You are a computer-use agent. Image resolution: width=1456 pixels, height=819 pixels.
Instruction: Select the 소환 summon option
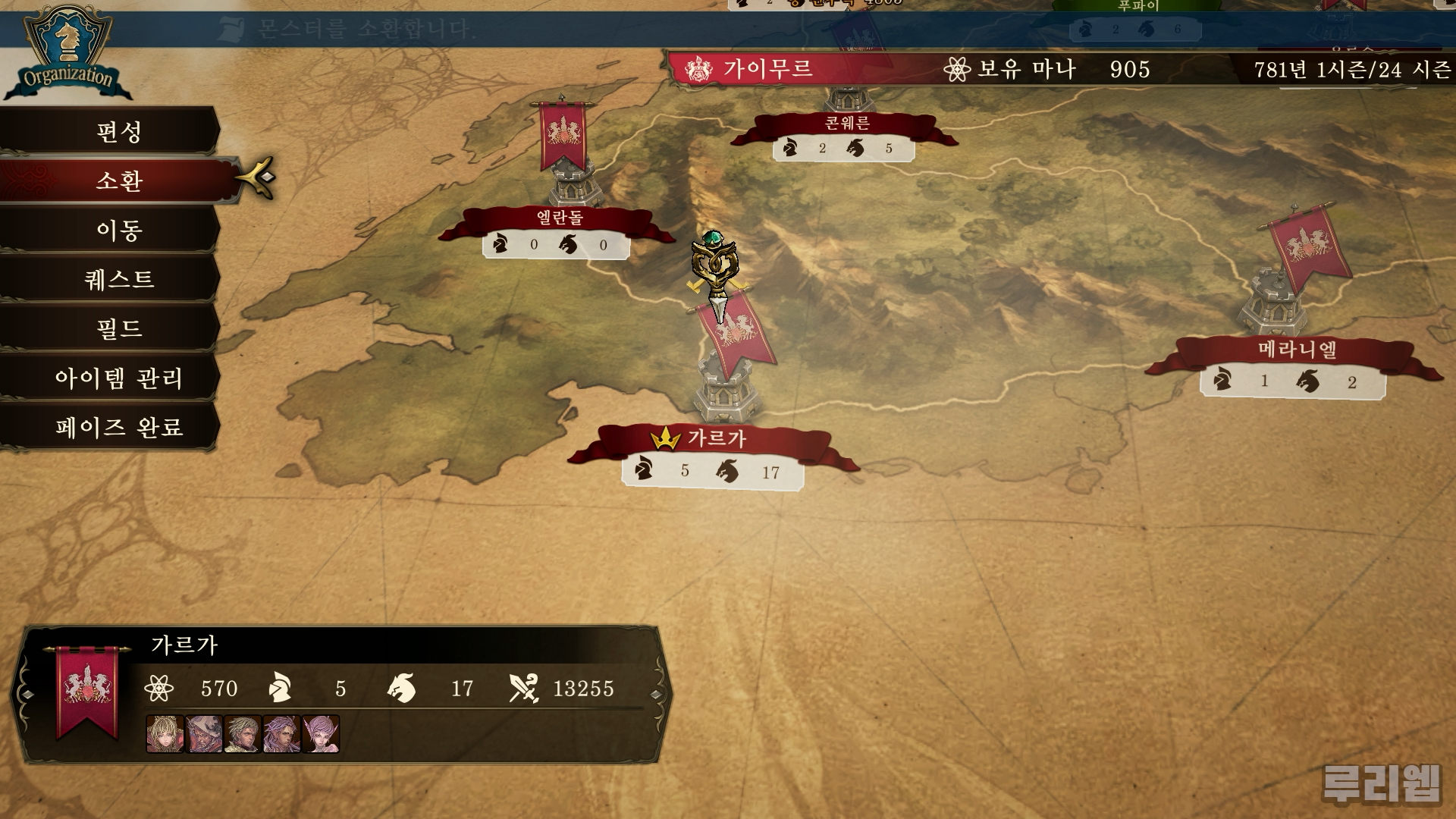click(x=119, y=180)
